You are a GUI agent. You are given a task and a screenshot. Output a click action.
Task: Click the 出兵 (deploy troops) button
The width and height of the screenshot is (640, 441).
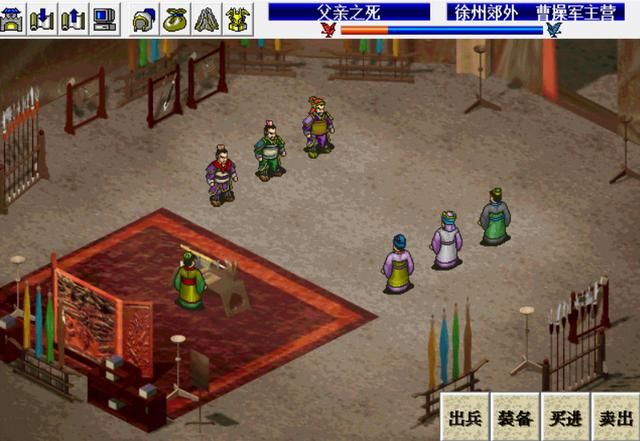point(465,416)
